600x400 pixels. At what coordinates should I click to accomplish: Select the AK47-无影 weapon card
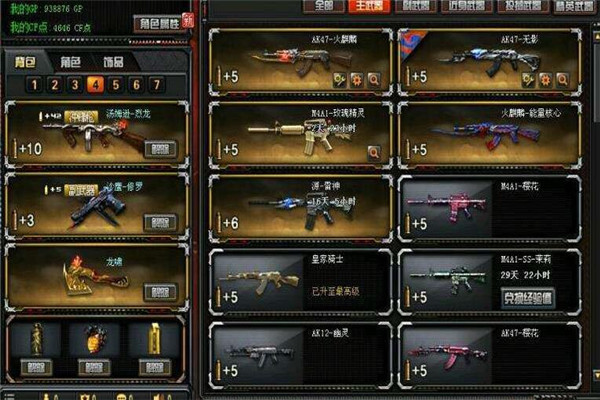[489, 60]
